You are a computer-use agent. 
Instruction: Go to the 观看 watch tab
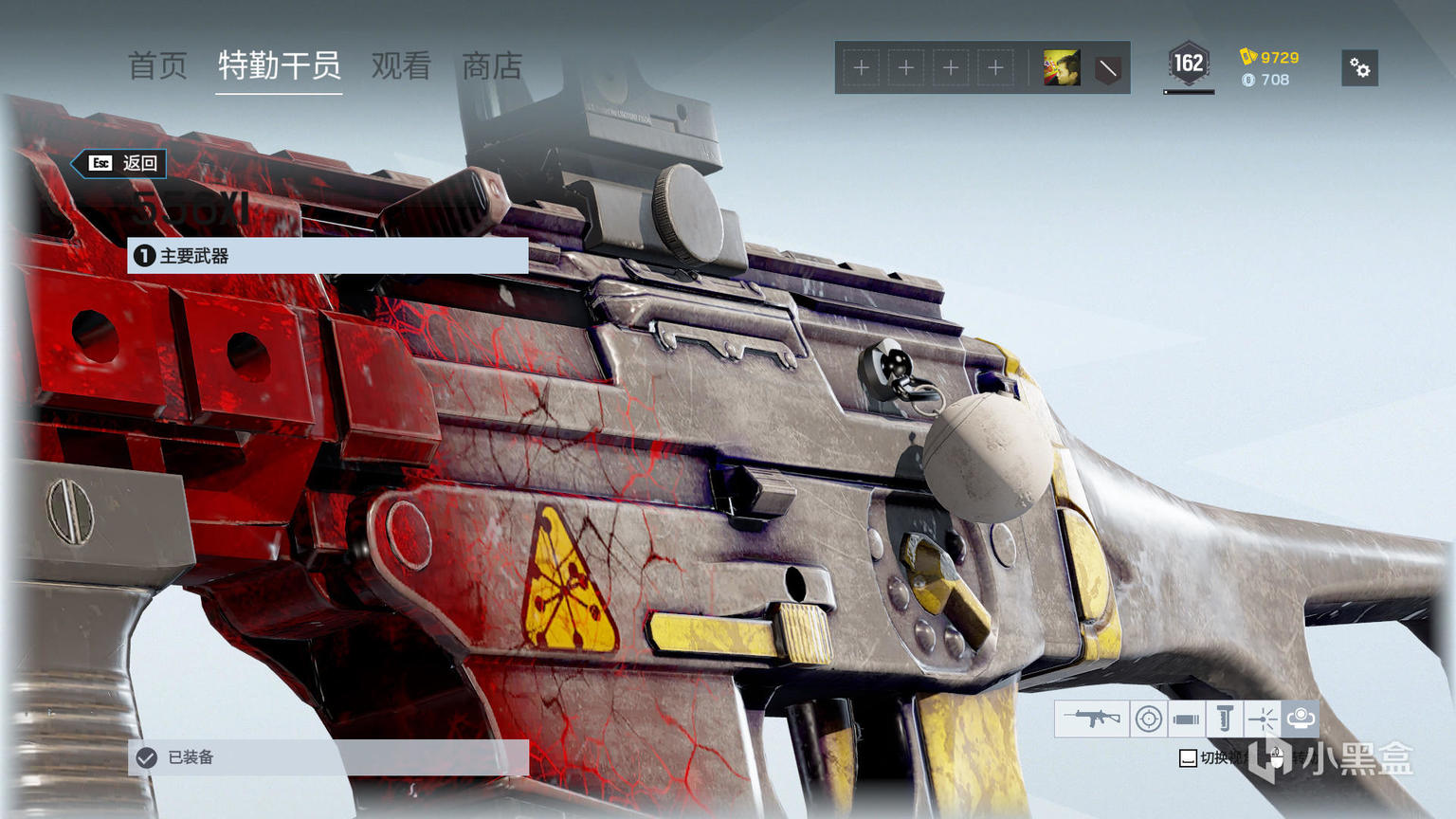[x=401, y=66]
